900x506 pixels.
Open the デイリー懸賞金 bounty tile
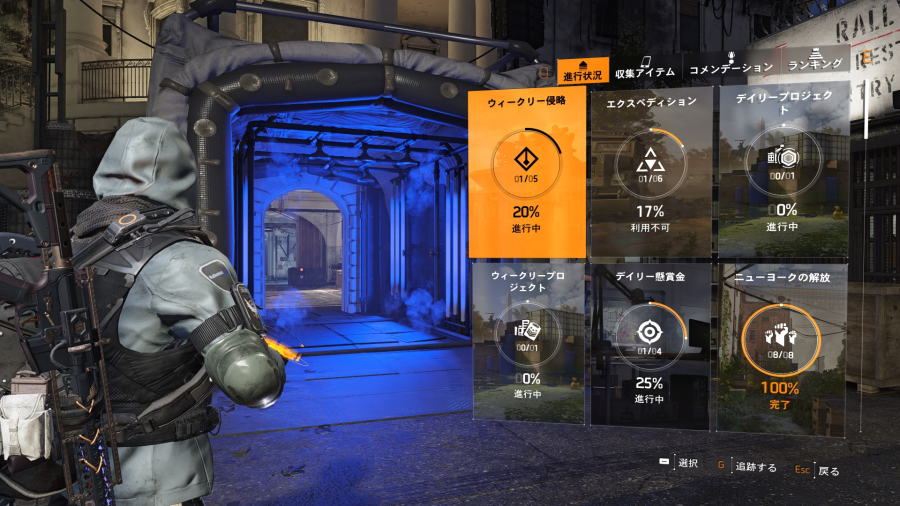[x=650, y=342]
